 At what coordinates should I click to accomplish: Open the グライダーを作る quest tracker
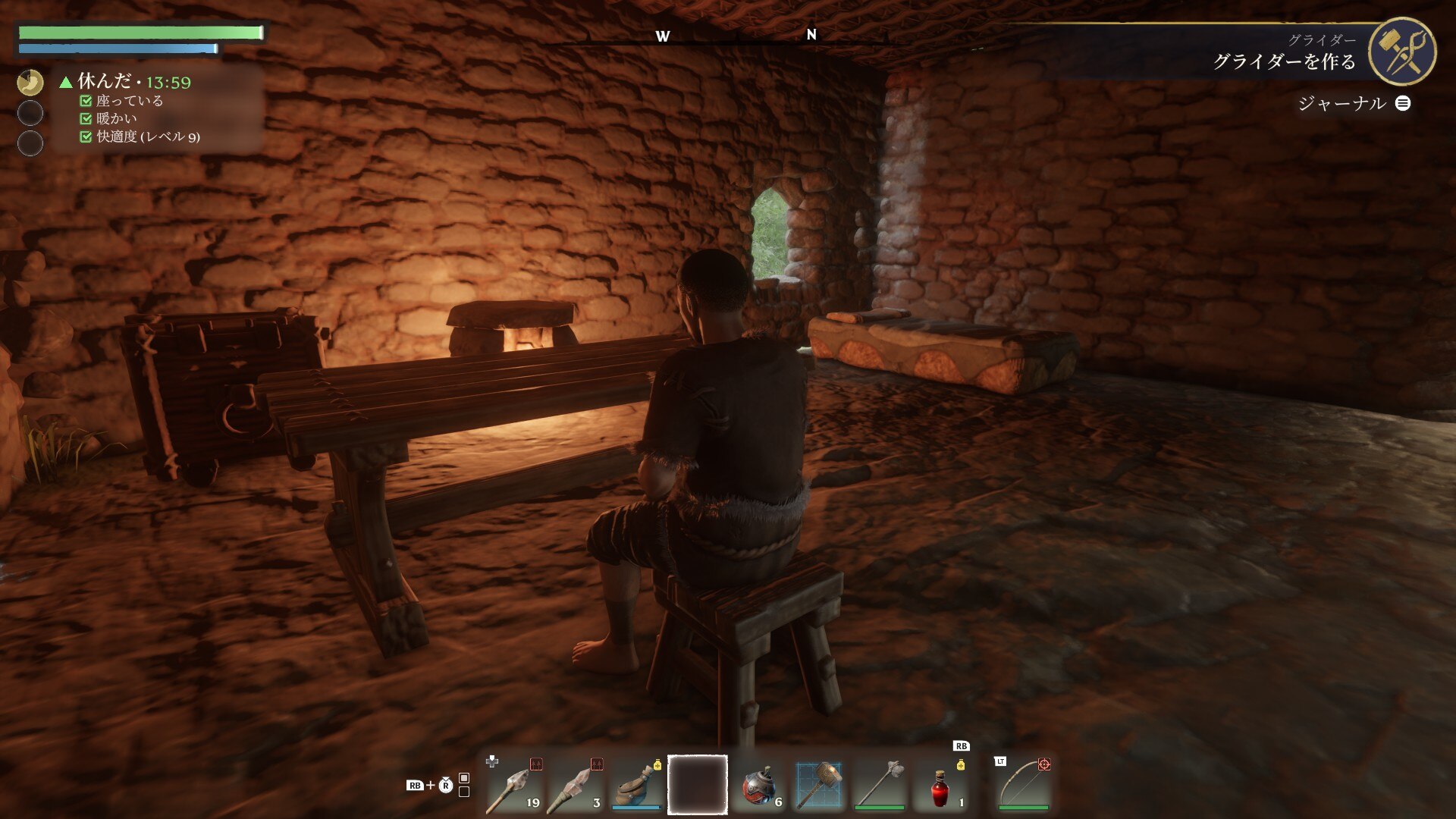coord(1284,61)
